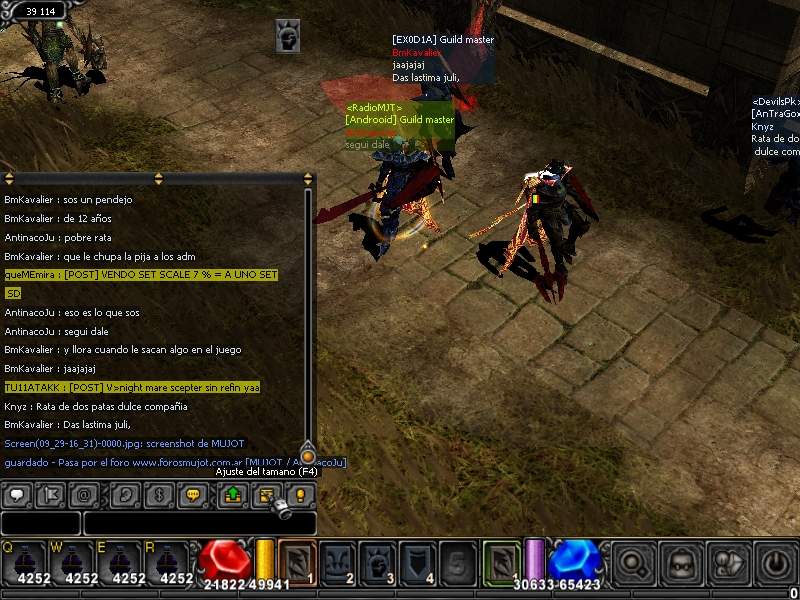Image resolution: width=800 pixels, height=600 pixels.
Task: Click the green up-arrow chat button
Action: pos(233,495)
